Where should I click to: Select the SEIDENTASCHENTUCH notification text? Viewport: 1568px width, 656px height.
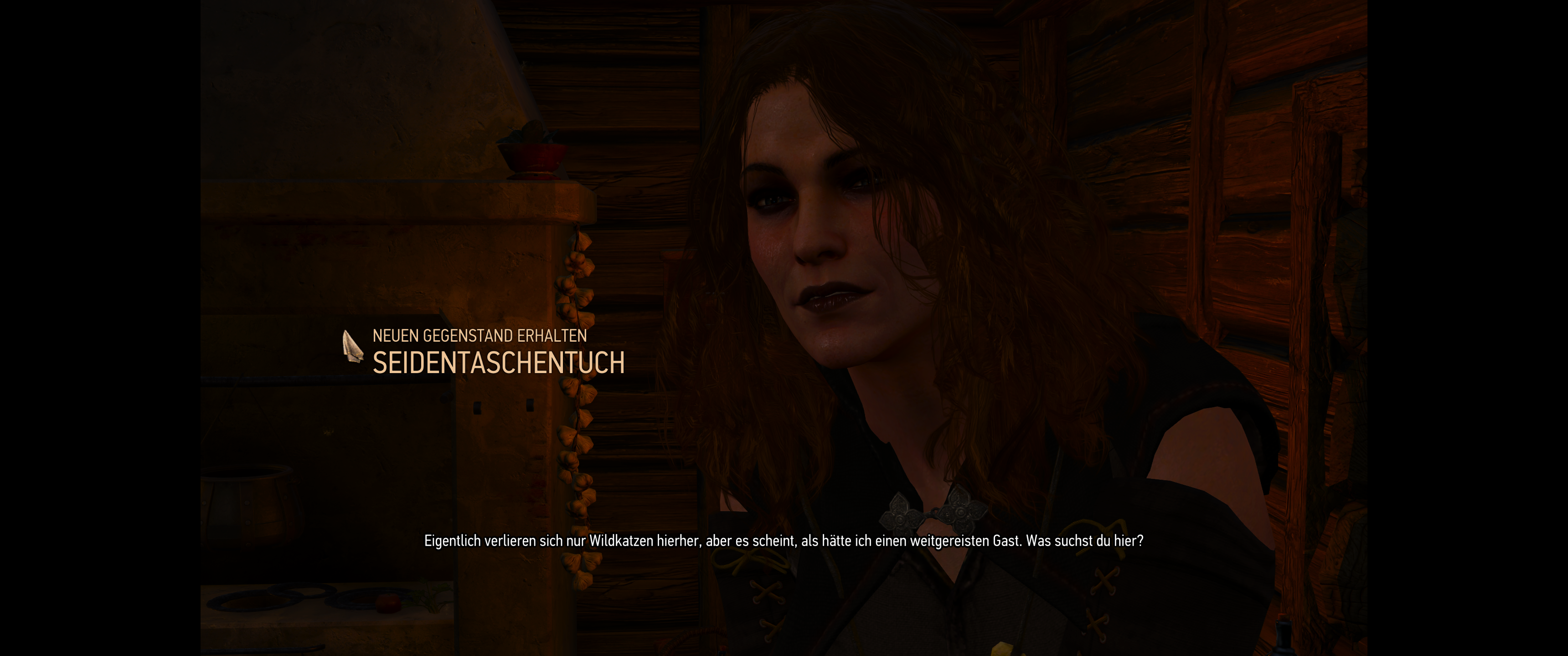pos(499,364)
